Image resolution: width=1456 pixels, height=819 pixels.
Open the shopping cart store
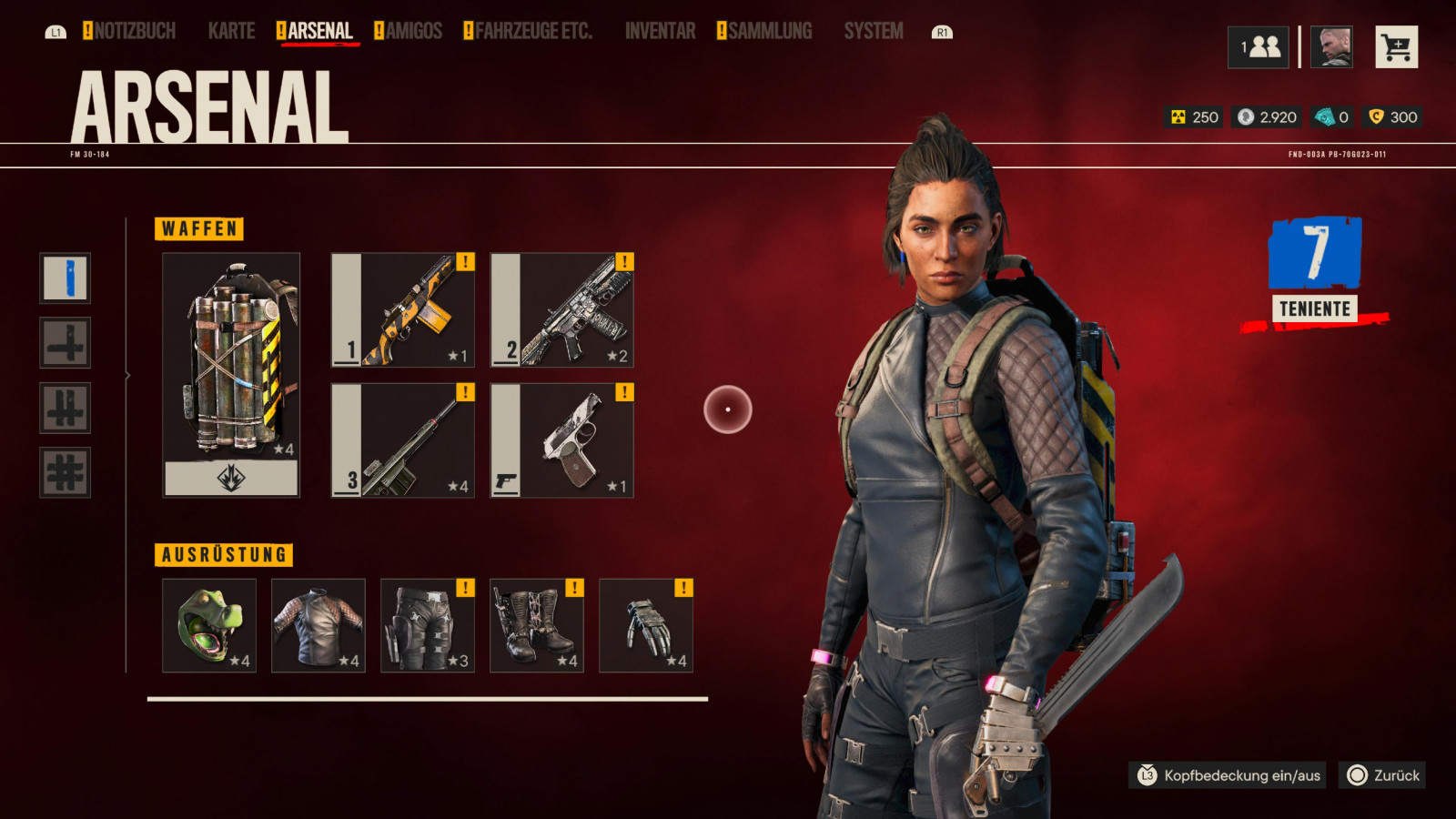tap(1396, 47)
